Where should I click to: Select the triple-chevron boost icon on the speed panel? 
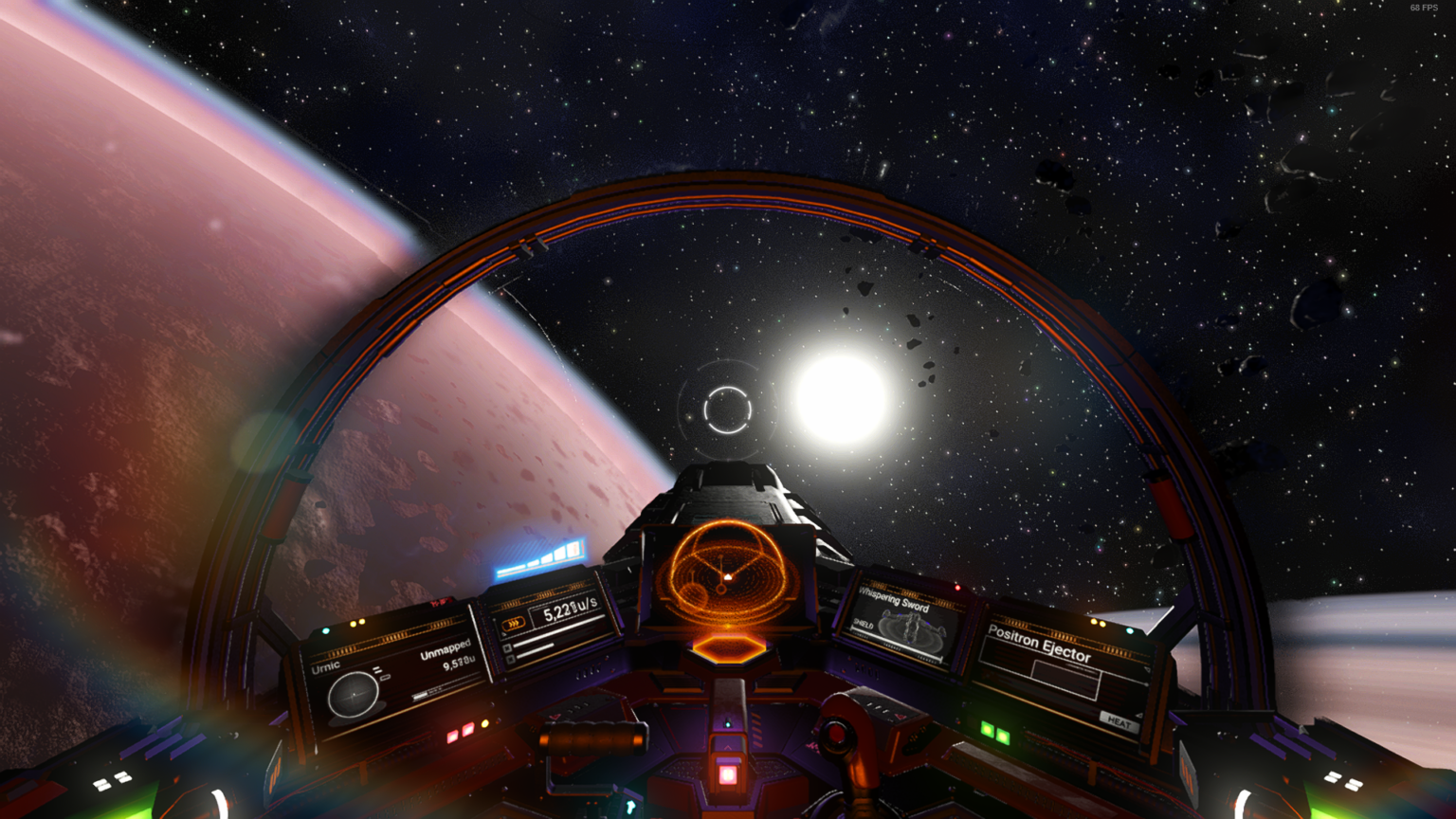pos(513,624)
